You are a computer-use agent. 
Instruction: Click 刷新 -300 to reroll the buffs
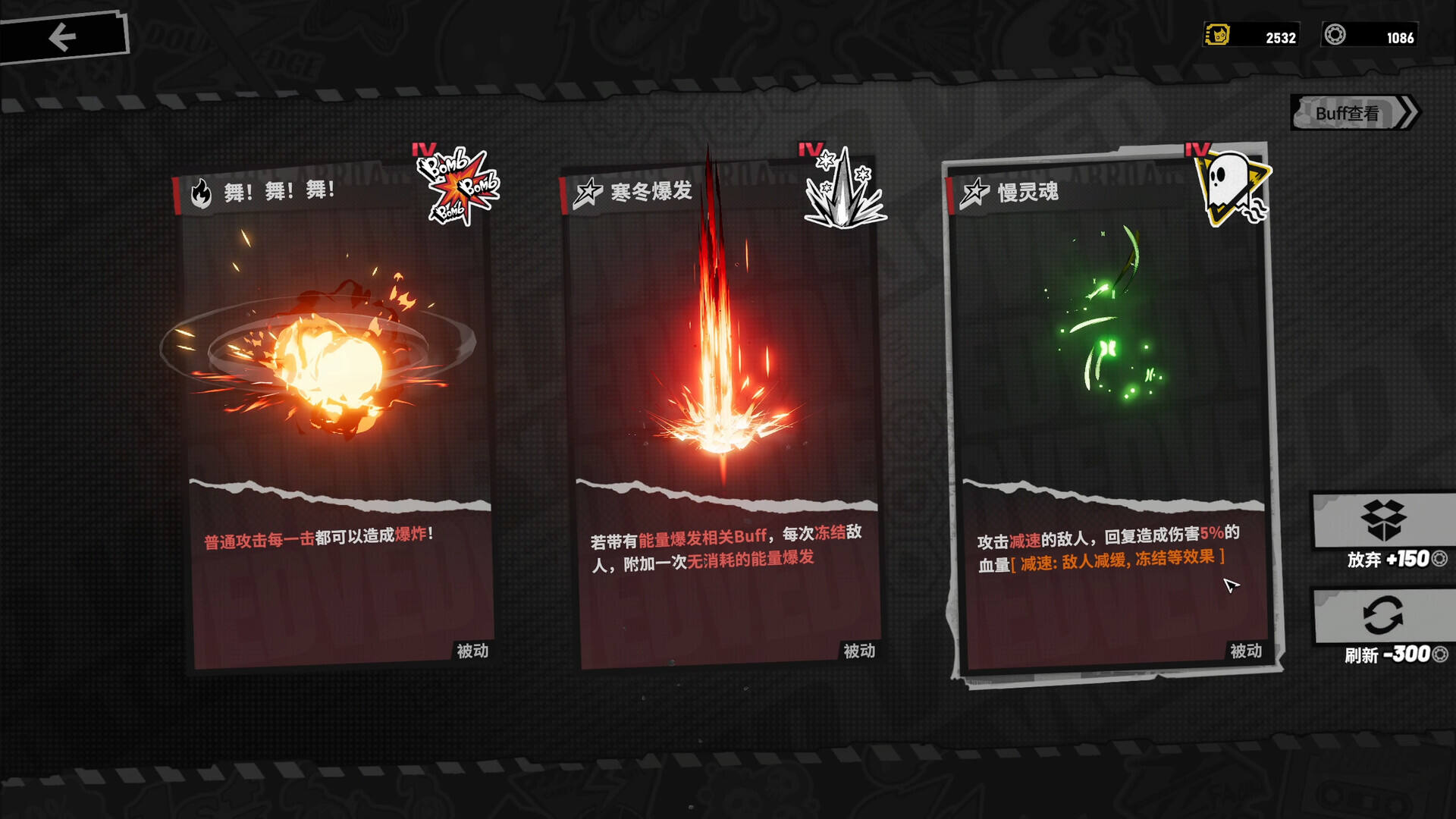pos(1394,656)
